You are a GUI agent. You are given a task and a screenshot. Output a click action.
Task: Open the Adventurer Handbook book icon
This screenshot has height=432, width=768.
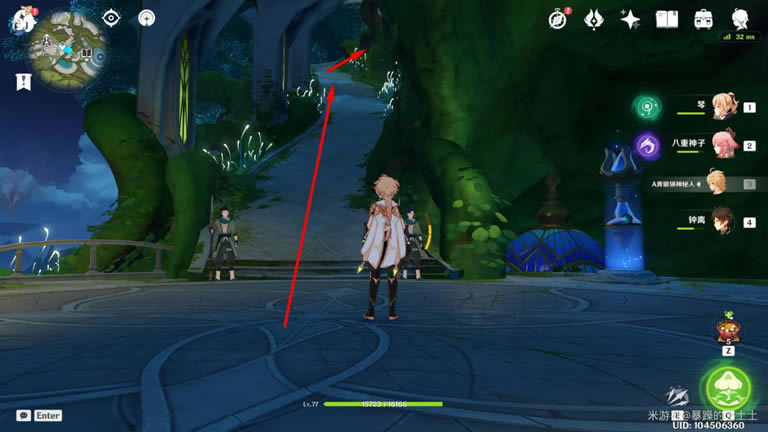click(x=666, y=18)
